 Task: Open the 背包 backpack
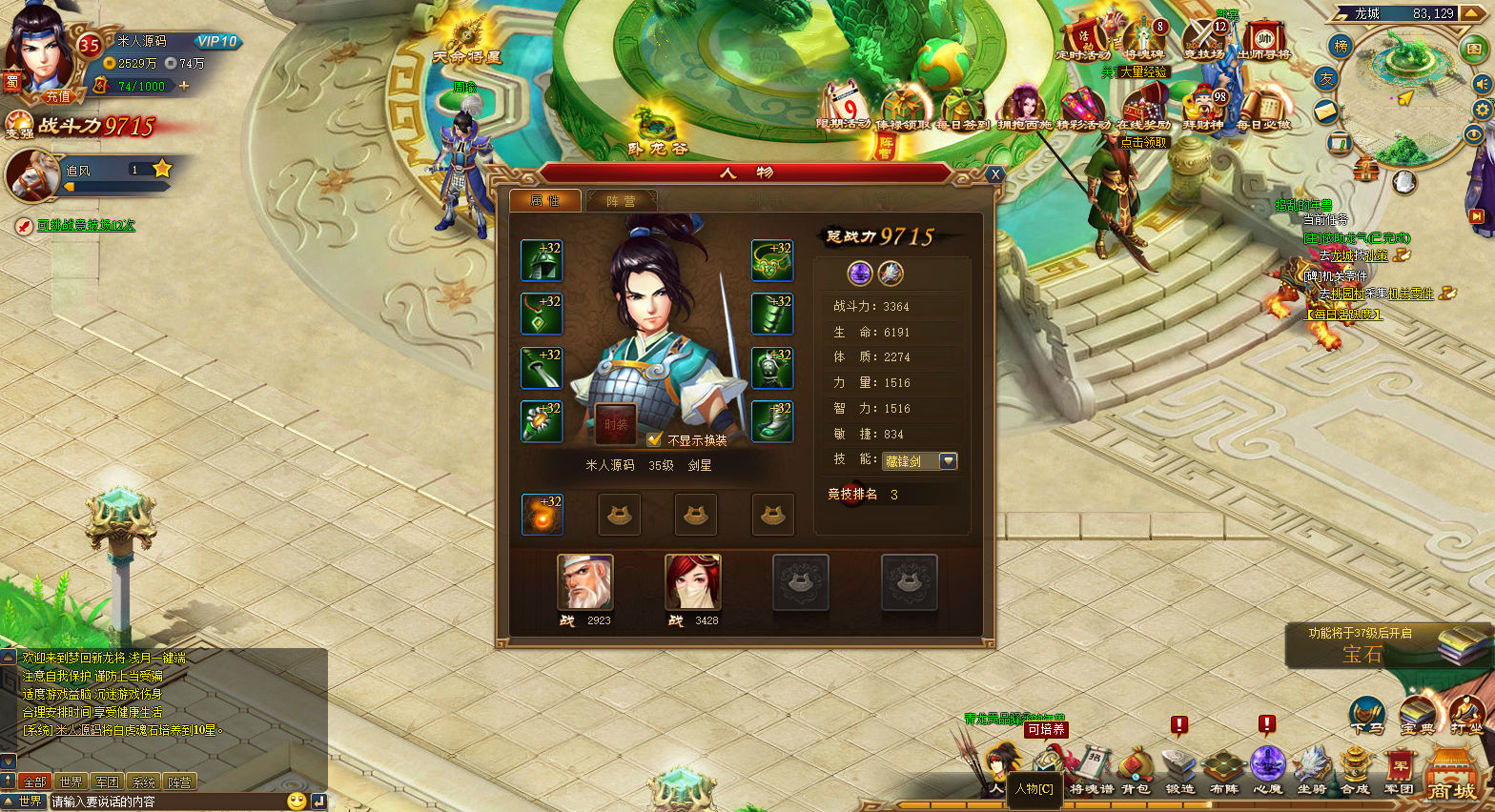pyautogui.click(x=1135, y=770)
